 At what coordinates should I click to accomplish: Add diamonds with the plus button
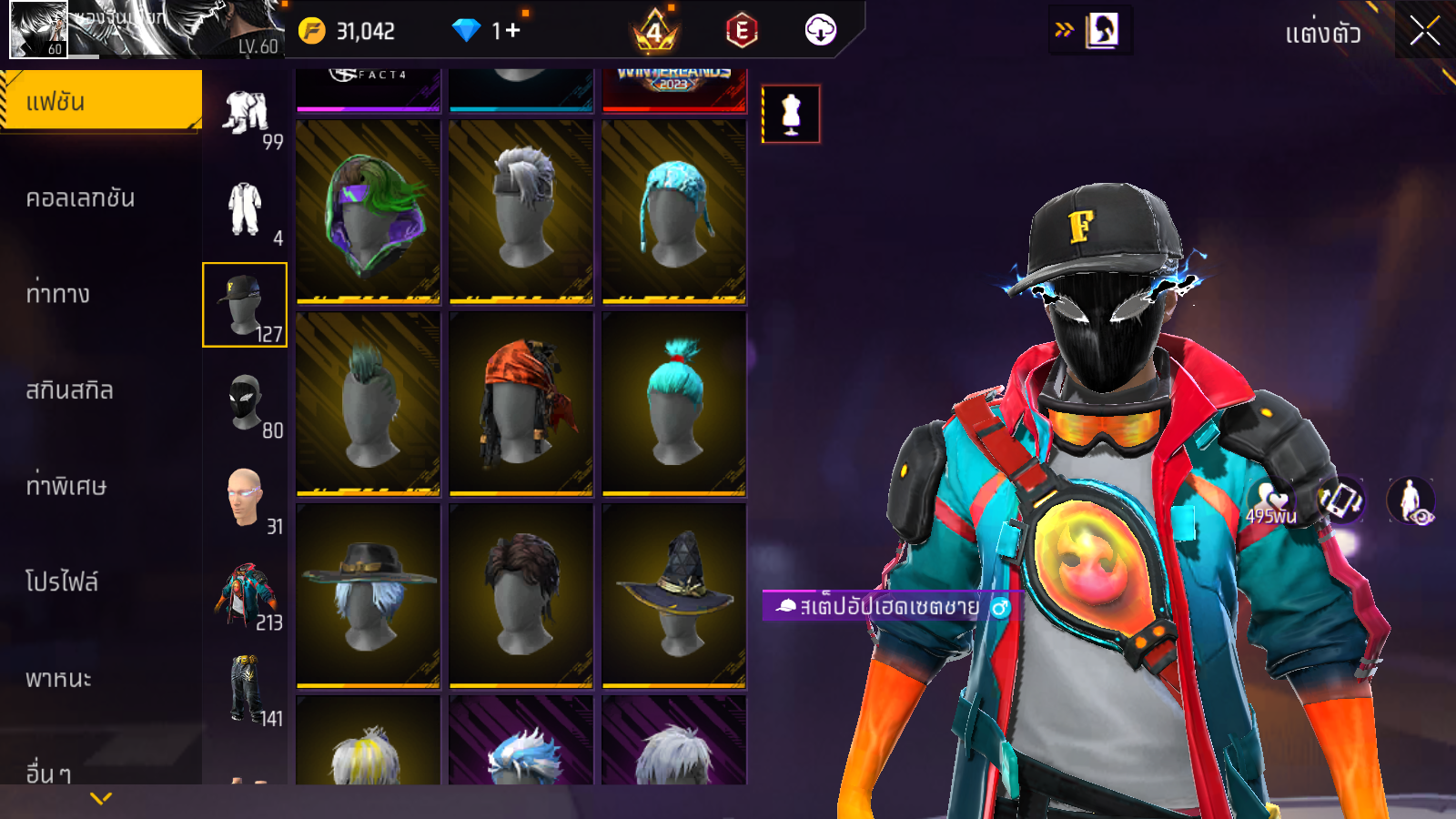click(512, 31)
